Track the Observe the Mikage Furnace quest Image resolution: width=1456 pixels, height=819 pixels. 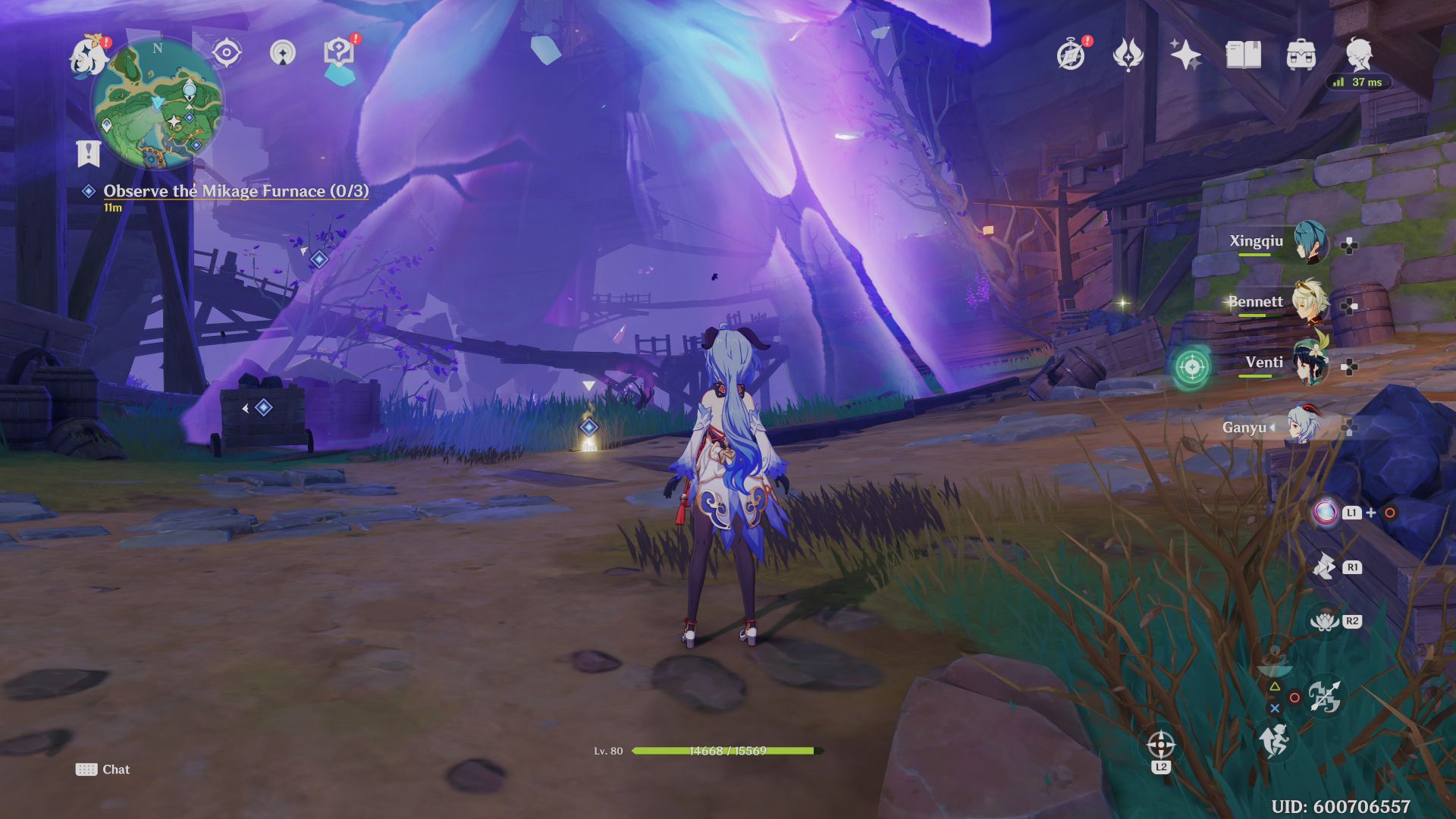235,191
